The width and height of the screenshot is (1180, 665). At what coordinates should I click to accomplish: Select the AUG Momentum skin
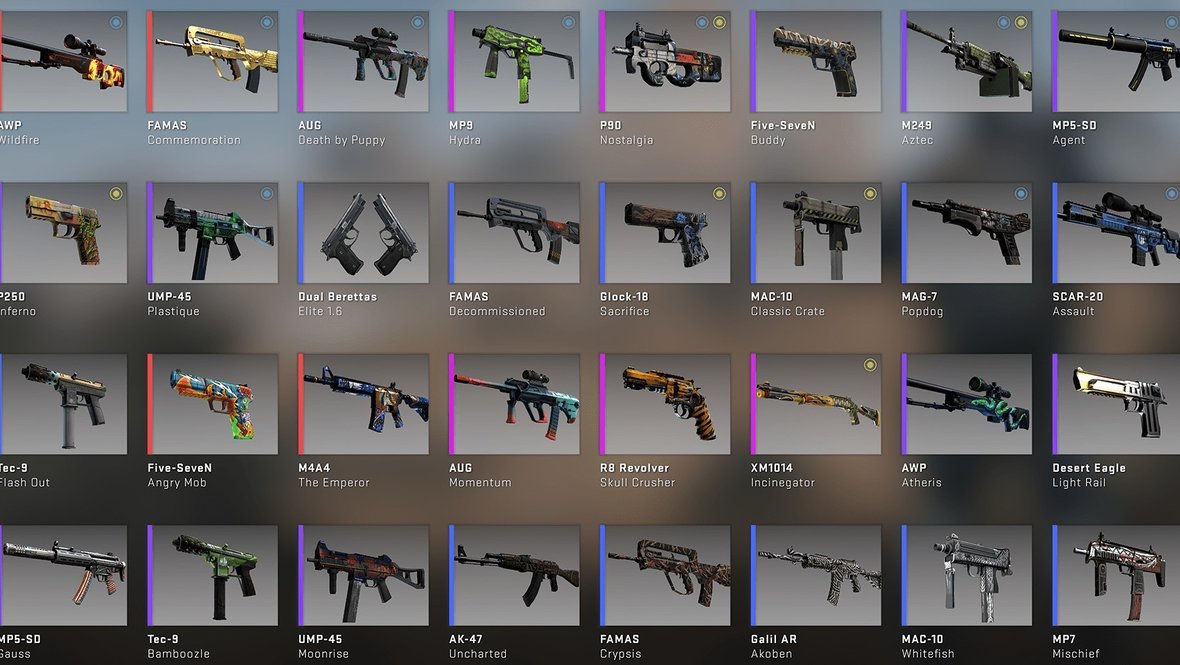click(515, 404)
